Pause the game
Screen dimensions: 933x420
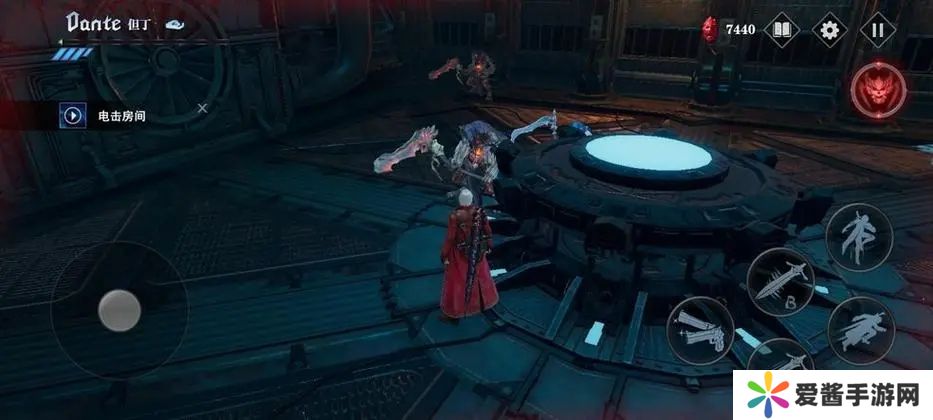click(x=877, y=30)
